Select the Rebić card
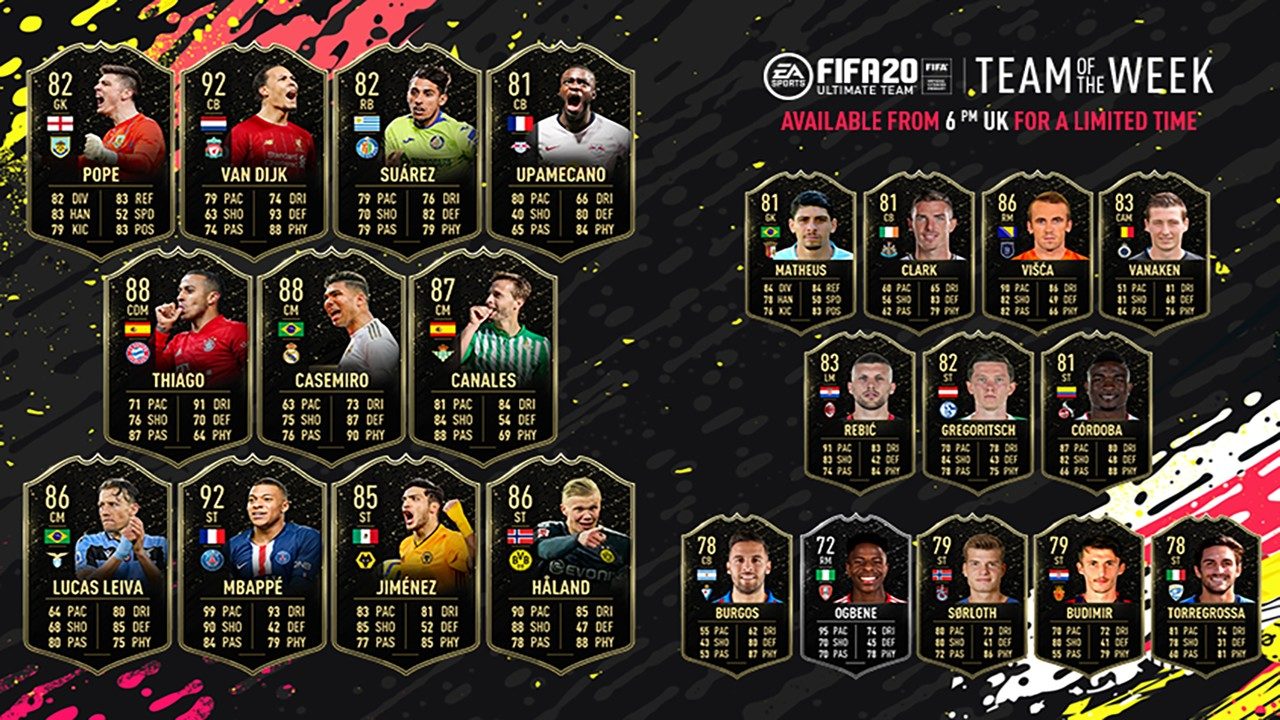The image size is (1280, 720). [859, 410]
